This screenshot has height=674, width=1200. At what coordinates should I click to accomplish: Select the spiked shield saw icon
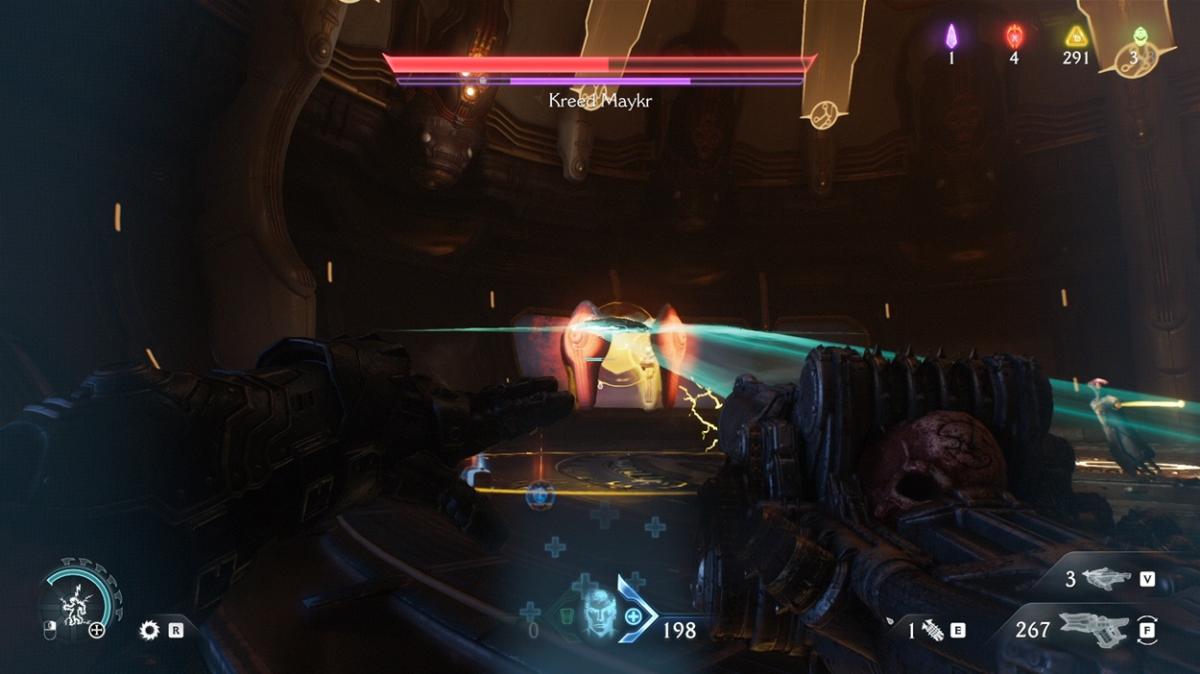tap(150, 630)
